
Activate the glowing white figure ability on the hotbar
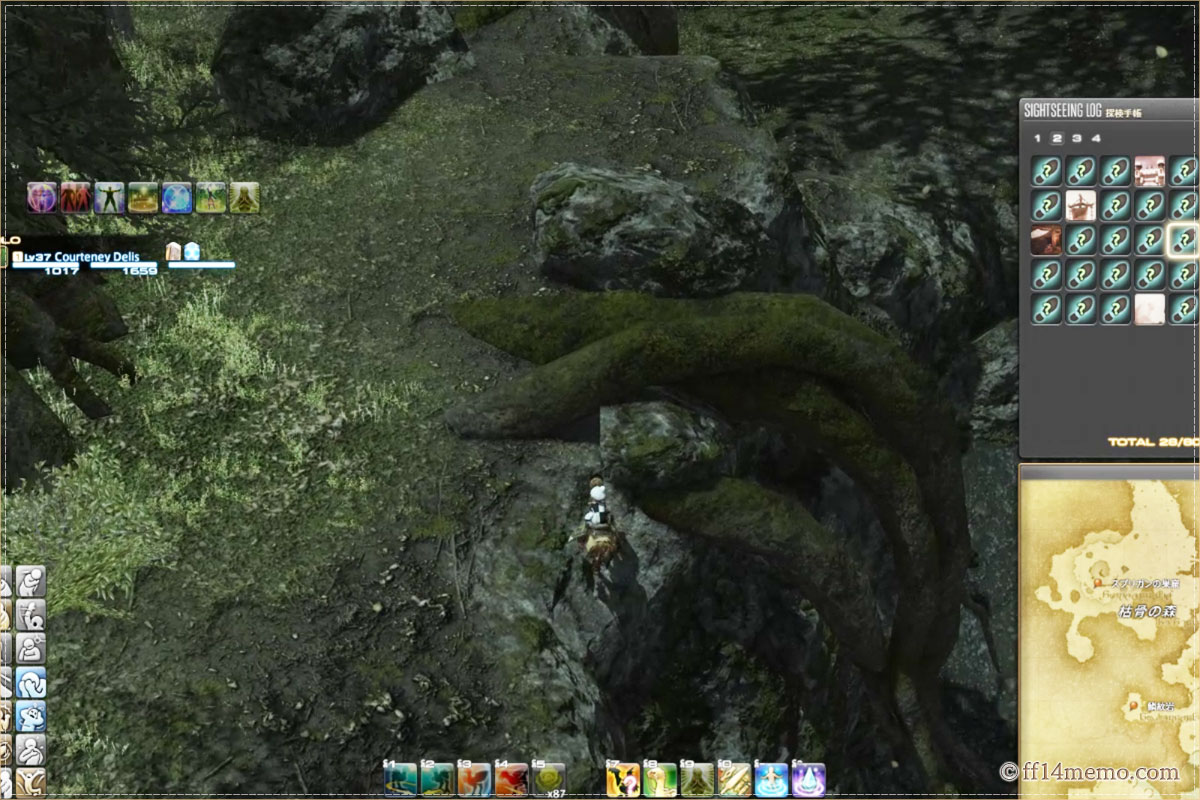point(772,778)
